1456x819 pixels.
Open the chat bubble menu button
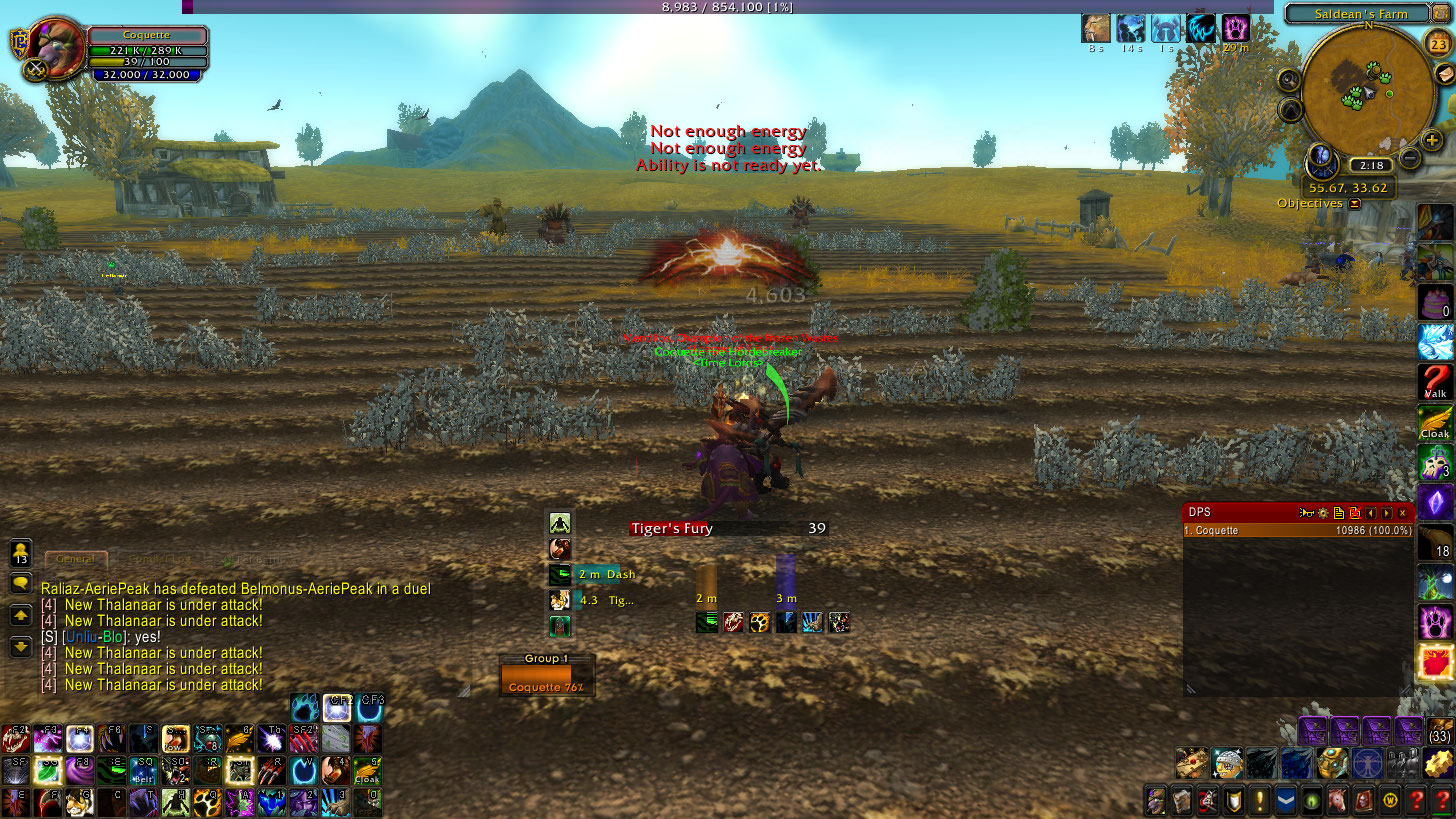tap(20, 583)
